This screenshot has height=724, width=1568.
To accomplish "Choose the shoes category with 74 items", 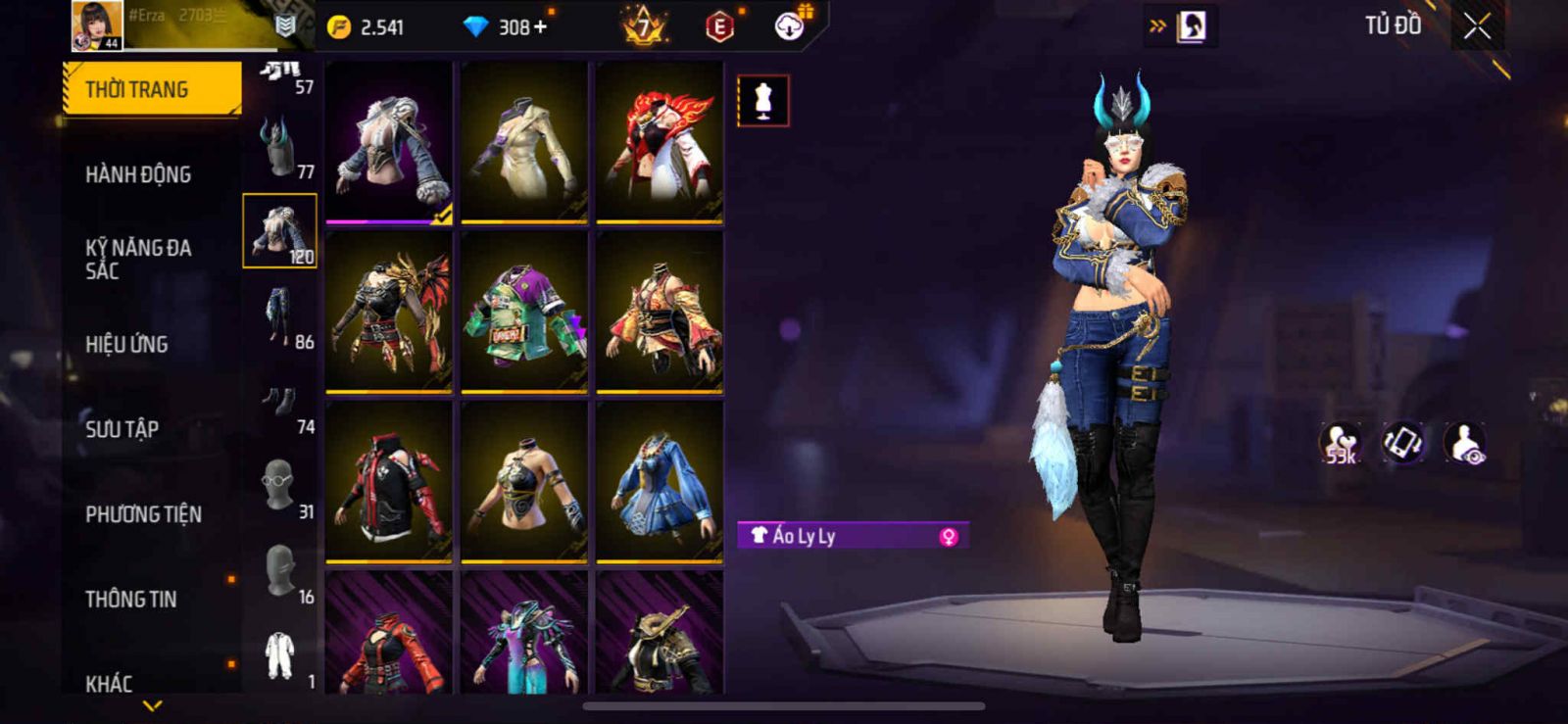I will coord(281,403).
